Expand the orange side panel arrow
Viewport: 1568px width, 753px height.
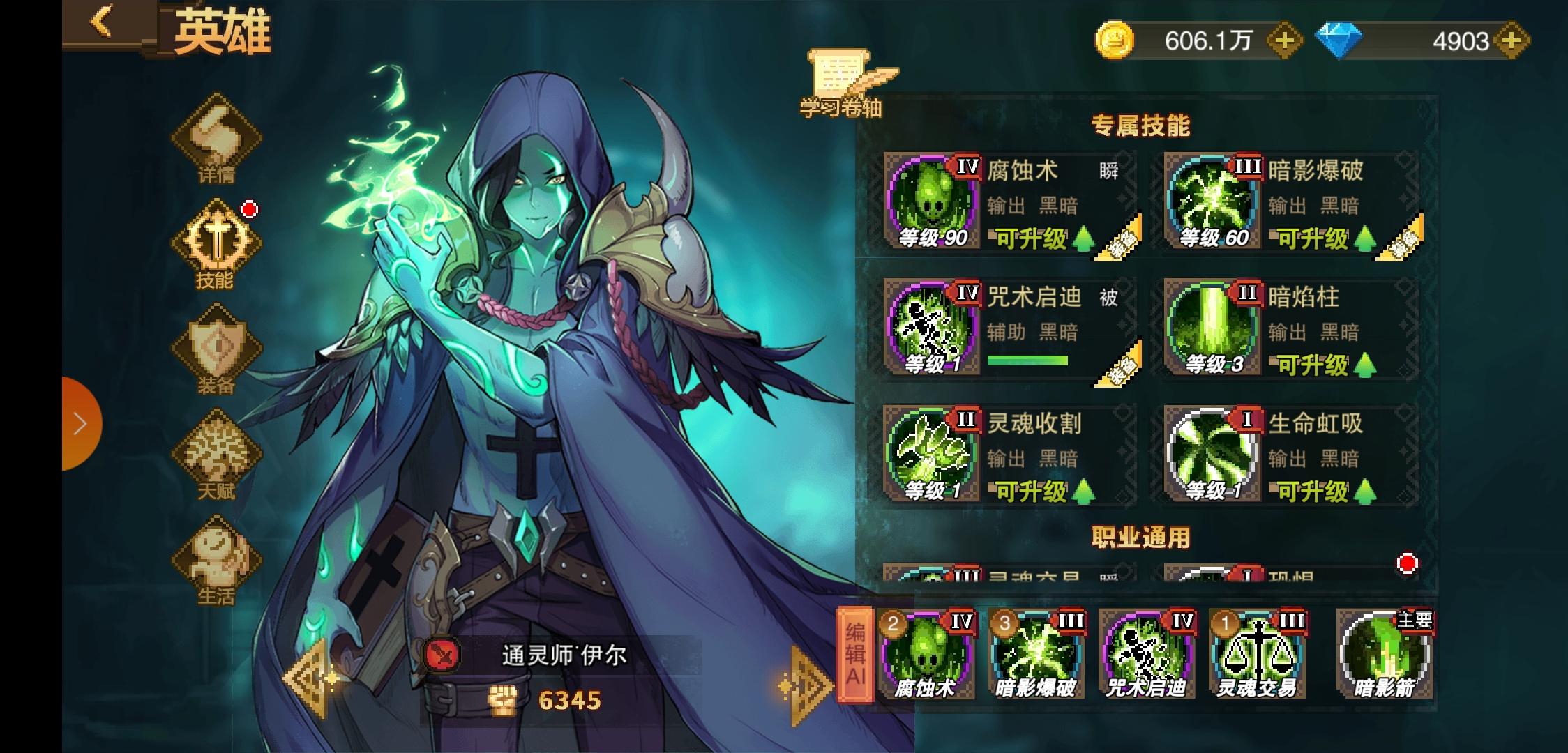click(80, 423)
